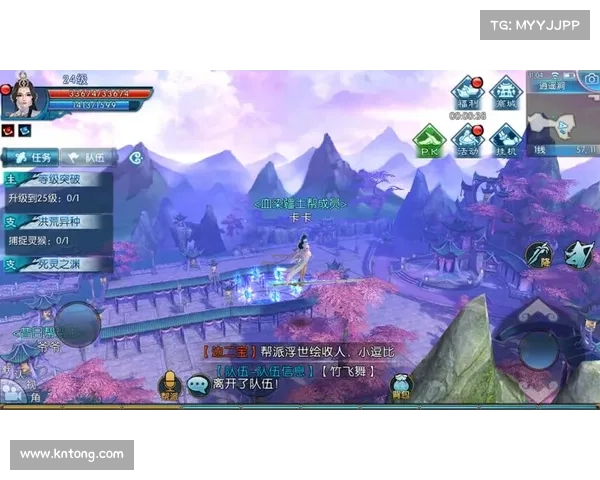600x480 pixels.
Task: Open the 福利 welfare rewards icon
Action: point(467,94)
